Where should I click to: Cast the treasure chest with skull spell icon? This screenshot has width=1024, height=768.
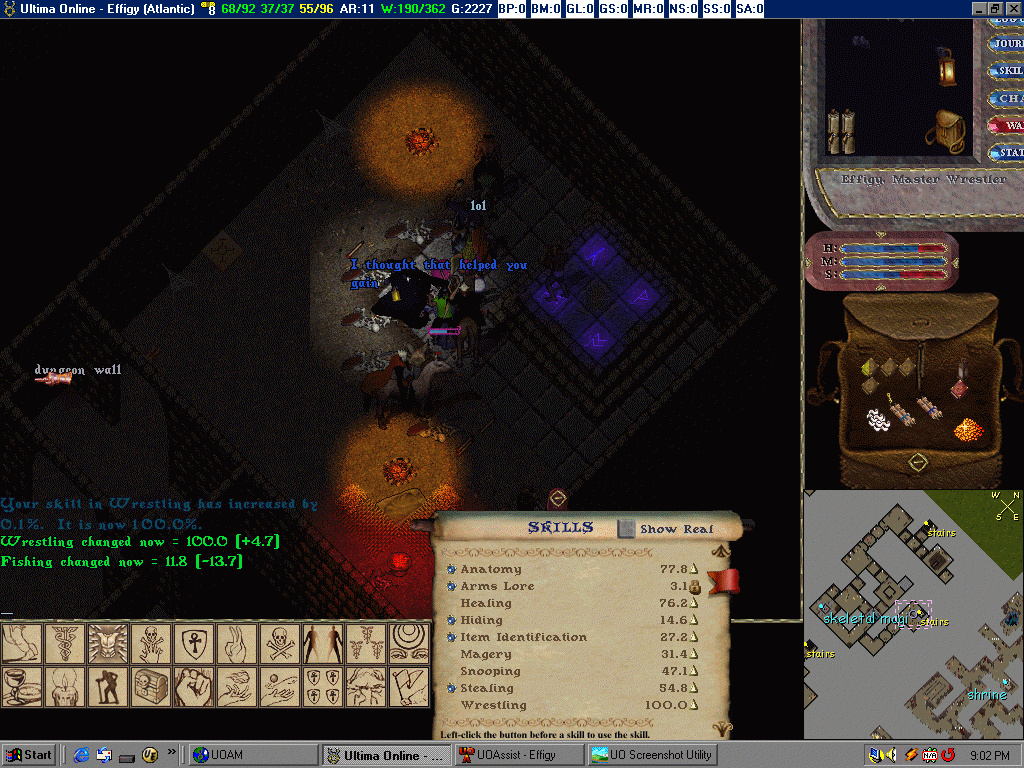point(149,687)
